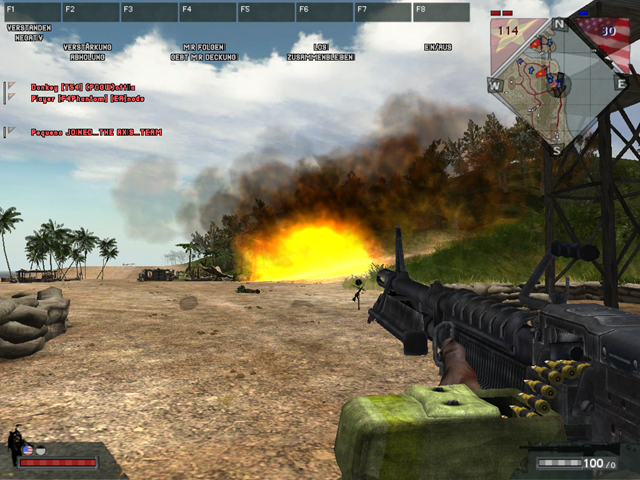Give the LOS! command
Viewport: 640px width, 480px height.
pyautogui.click(x=320, y=47)
